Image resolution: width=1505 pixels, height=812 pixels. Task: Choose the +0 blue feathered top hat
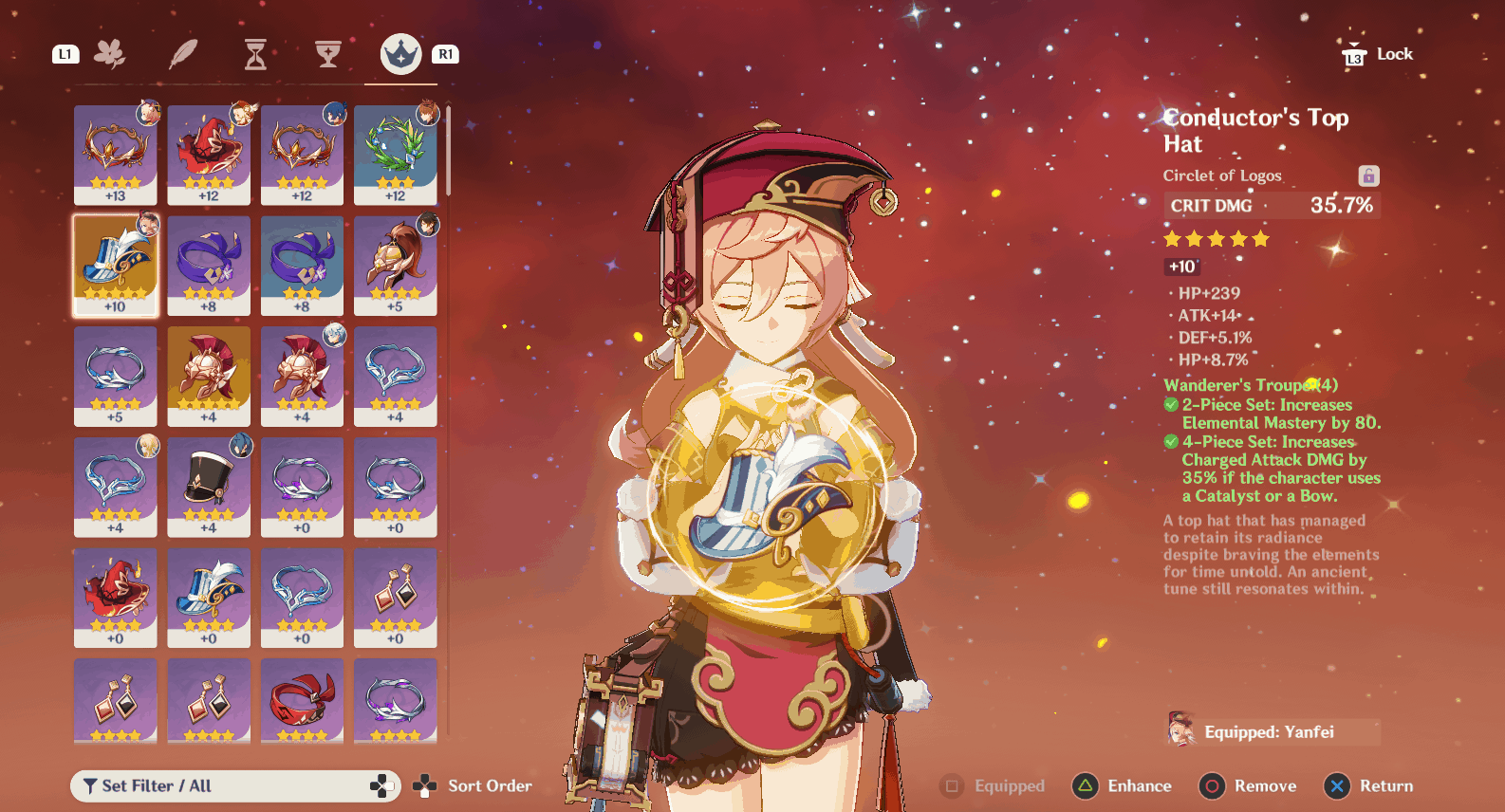click(209, 598)
